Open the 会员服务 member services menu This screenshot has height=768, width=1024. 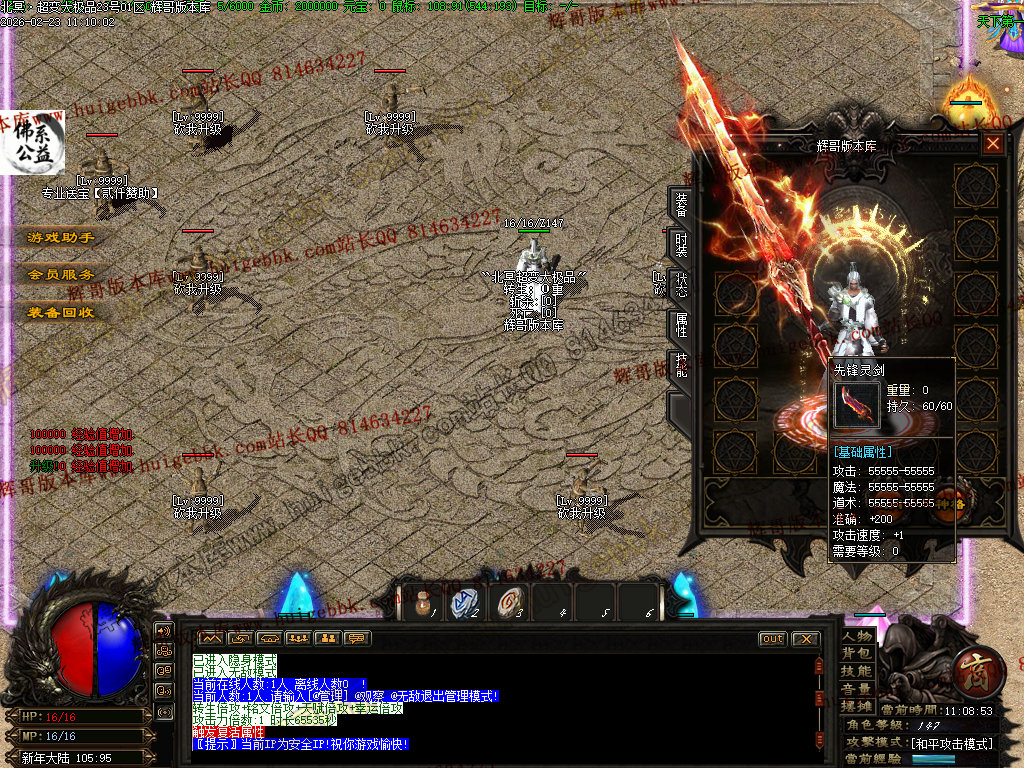[61, 274]
